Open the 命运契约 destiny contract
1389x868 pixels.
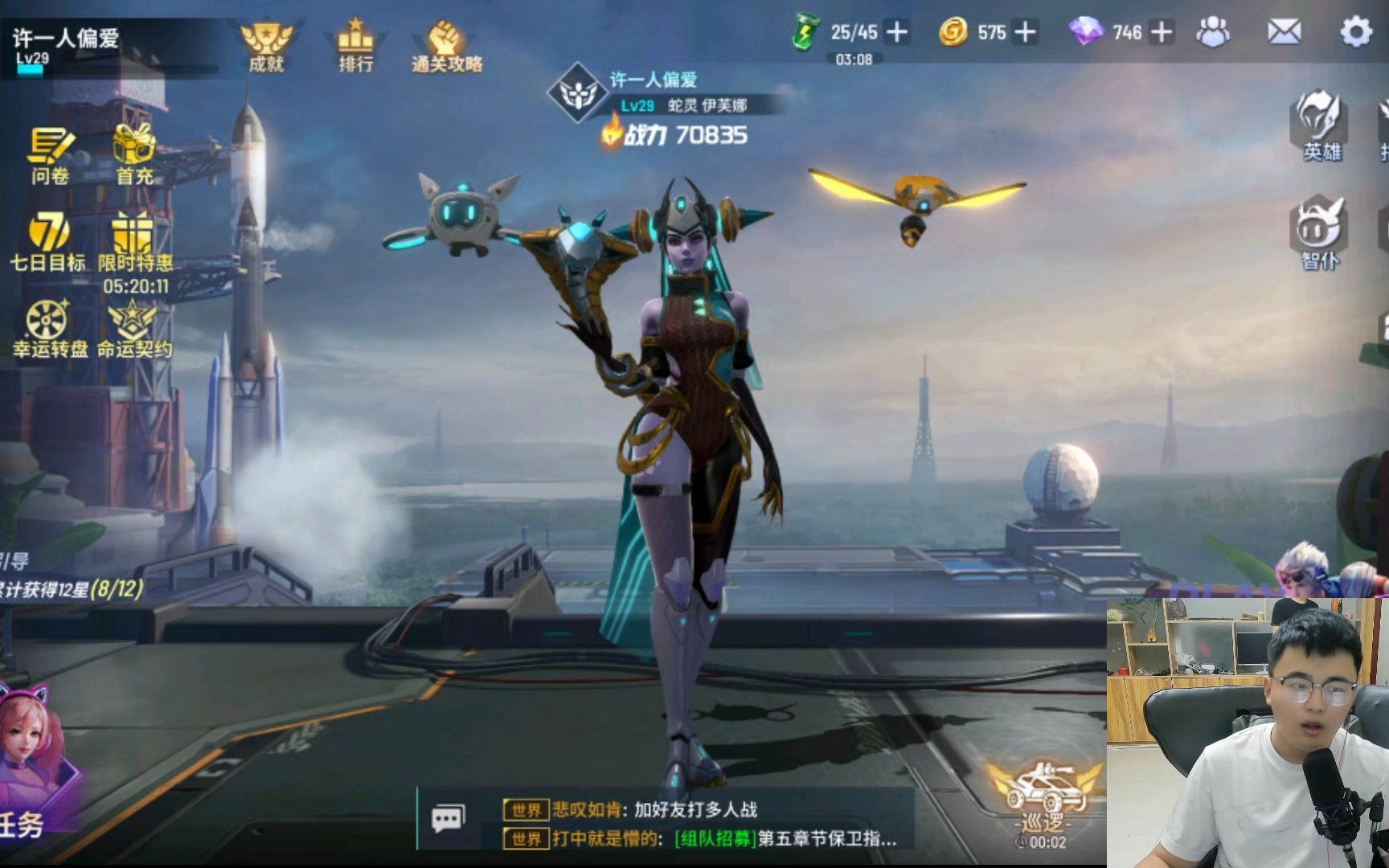click(x=133, y=327)
